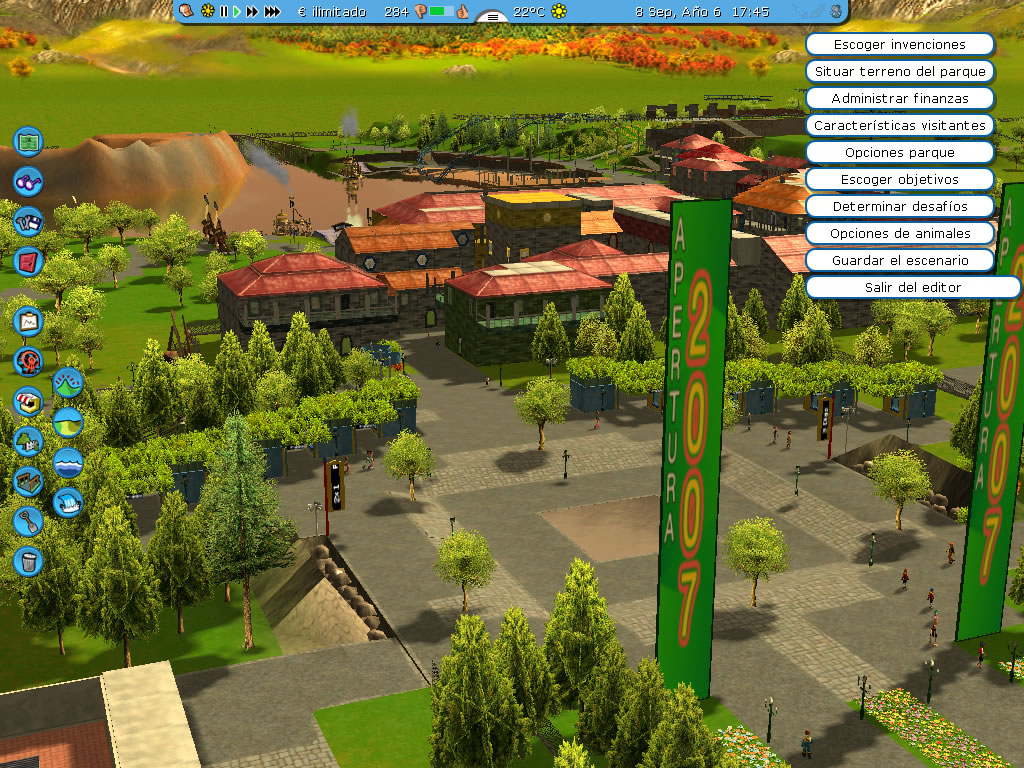Open the Ferris wheel rides icon

tap(29, 360)
